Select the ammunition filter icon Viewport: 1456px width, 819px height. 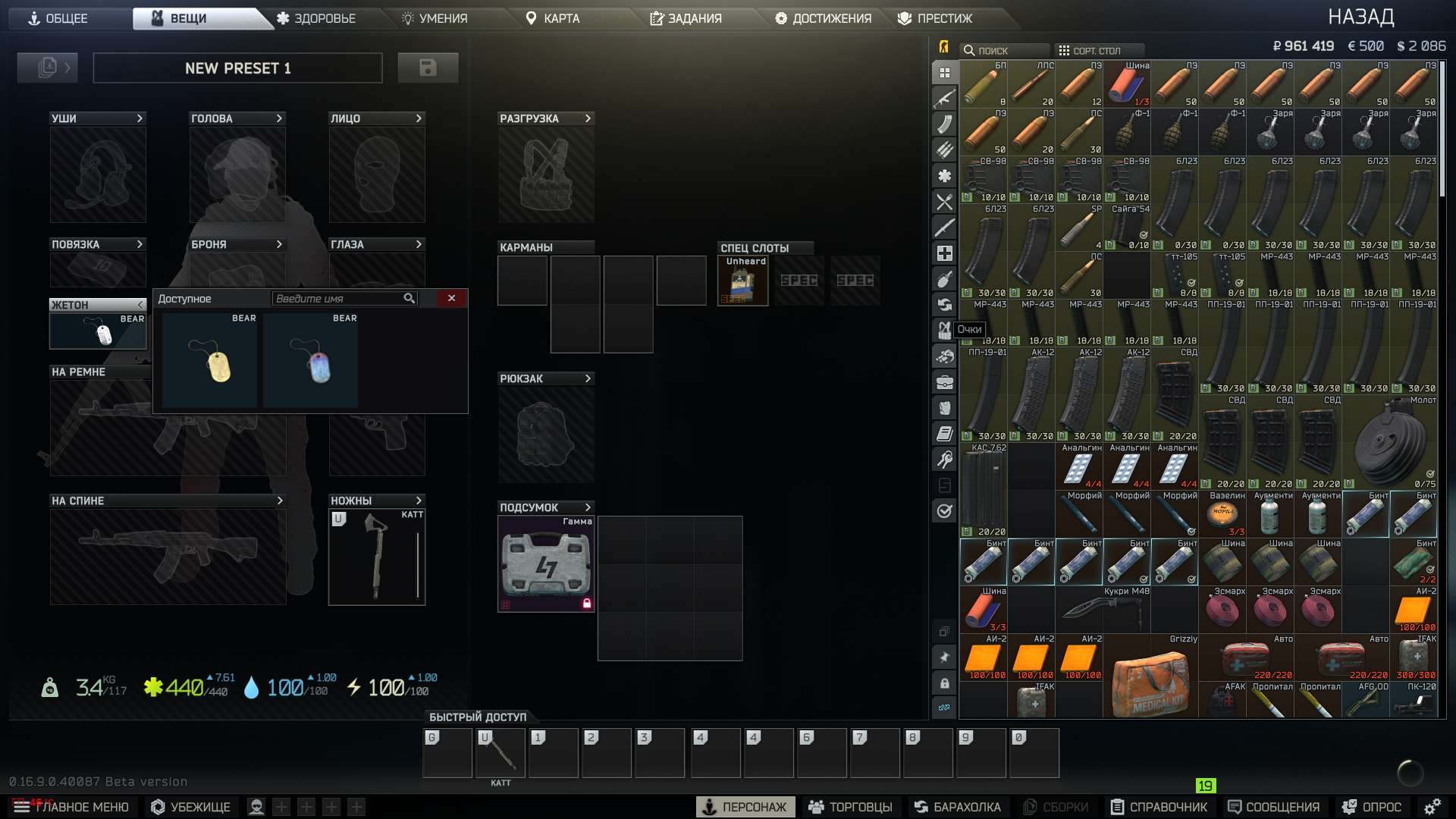click(x=944, y=150)
